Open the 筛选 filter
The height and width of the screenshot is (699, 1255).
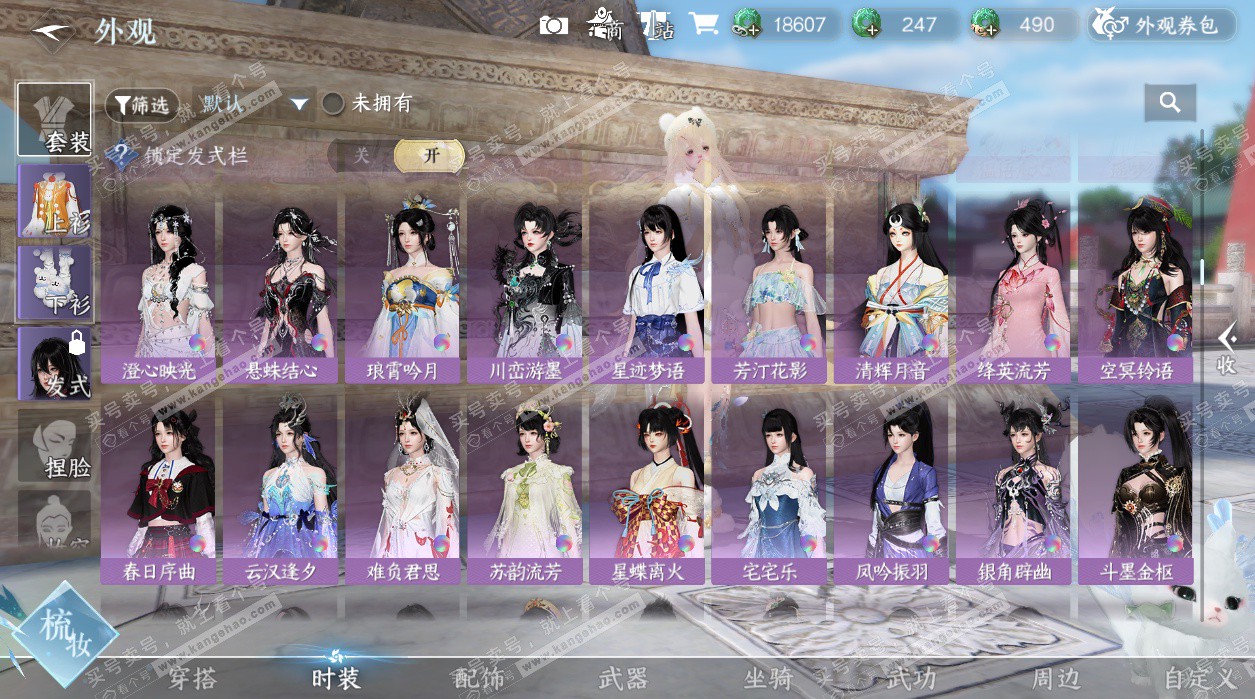point(142,104)
